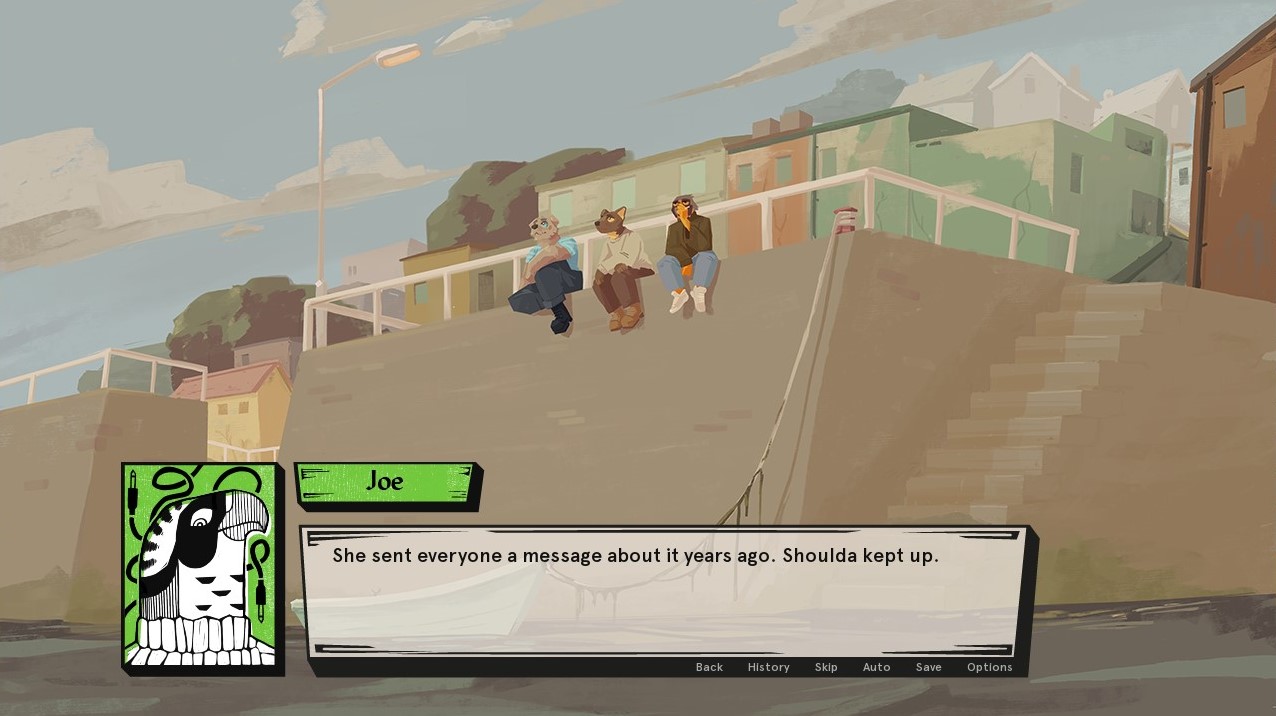This screenshot has height=716, width=1276.
Task: Open the Save game screen
Action: click(928, 667)
